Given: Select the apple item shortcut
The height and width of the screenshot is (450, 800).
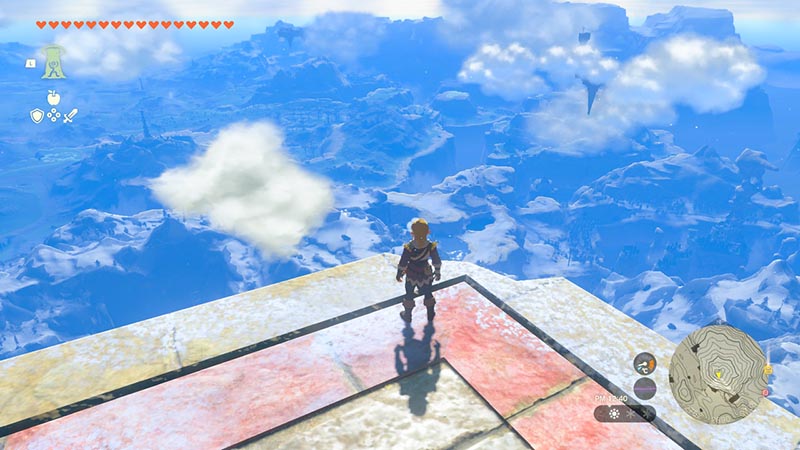Looking at the screenshot, I should point(53,97).
